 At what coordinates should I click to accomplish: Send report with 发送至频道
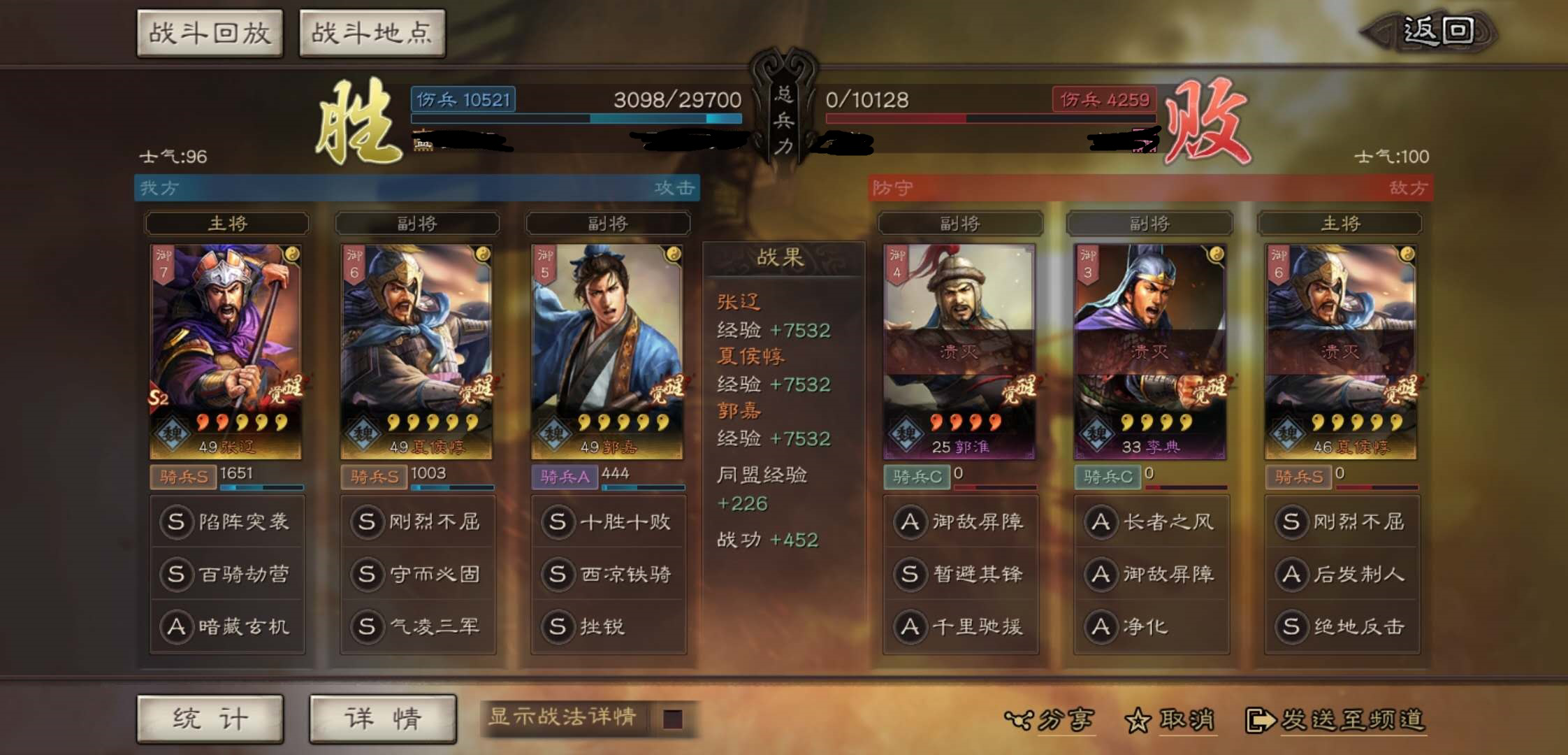(1336, 719)
